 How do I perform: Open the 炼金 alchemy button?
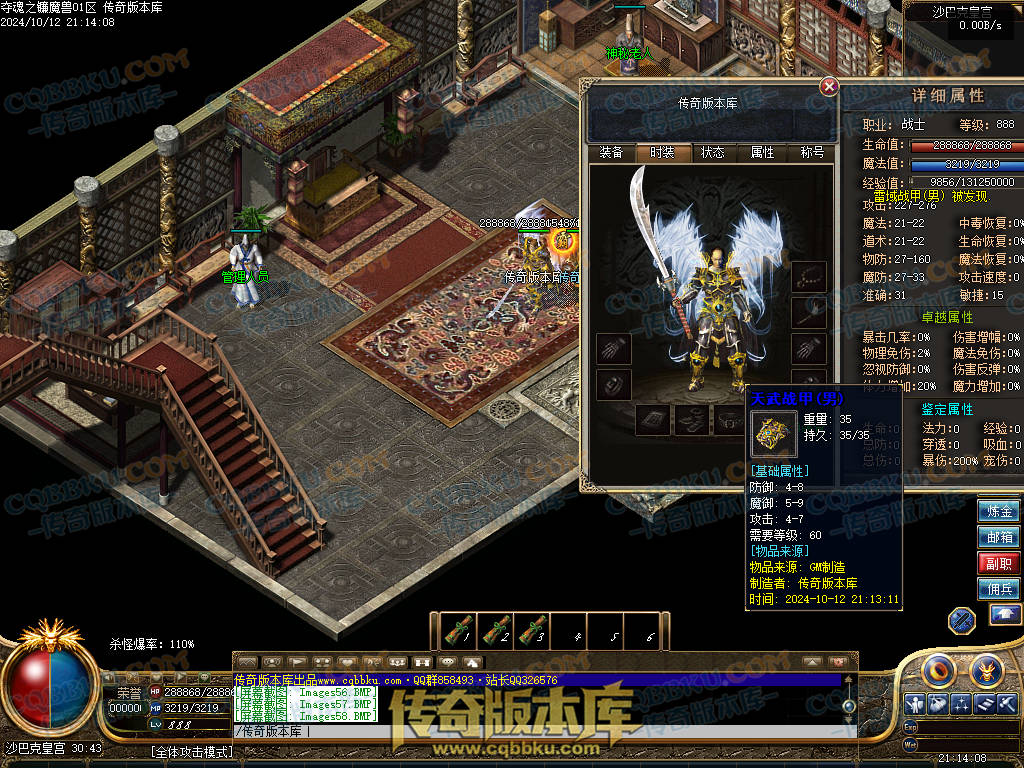click(x=999, y=511)
